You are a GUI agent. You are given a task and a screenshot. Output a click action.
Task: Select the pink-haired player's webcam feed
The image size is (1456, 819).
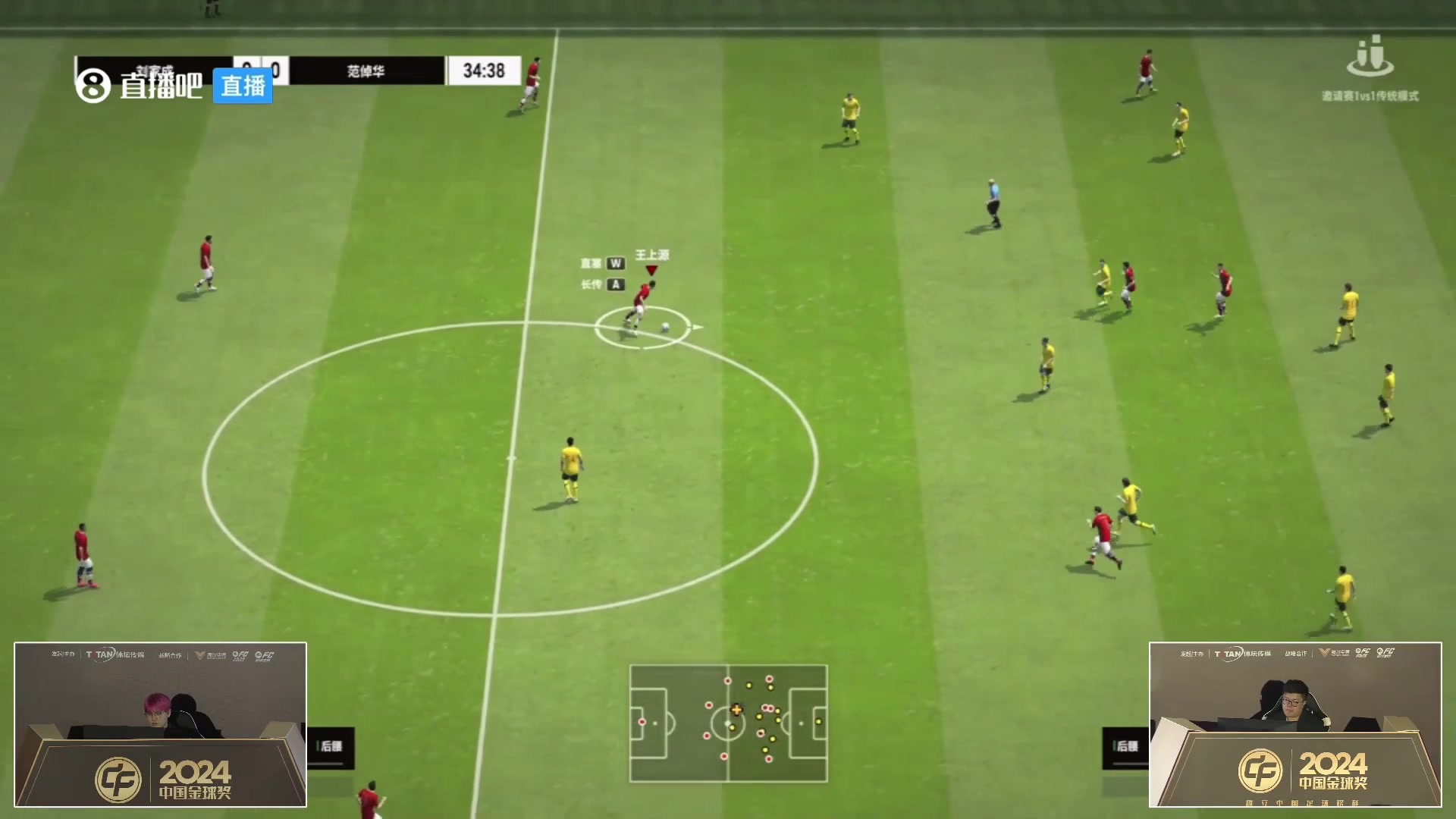[x=160, y=724]
